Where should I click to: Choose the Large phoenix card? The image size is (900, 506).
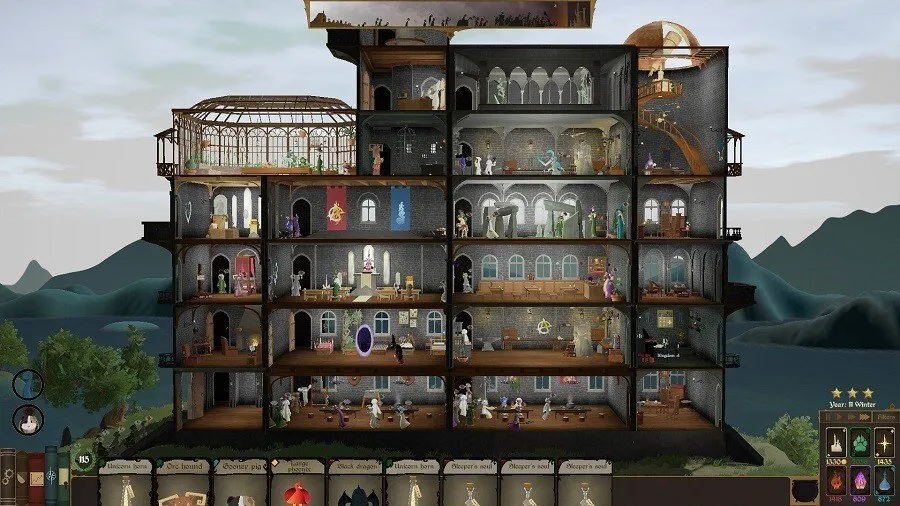[x=297, y=487]
